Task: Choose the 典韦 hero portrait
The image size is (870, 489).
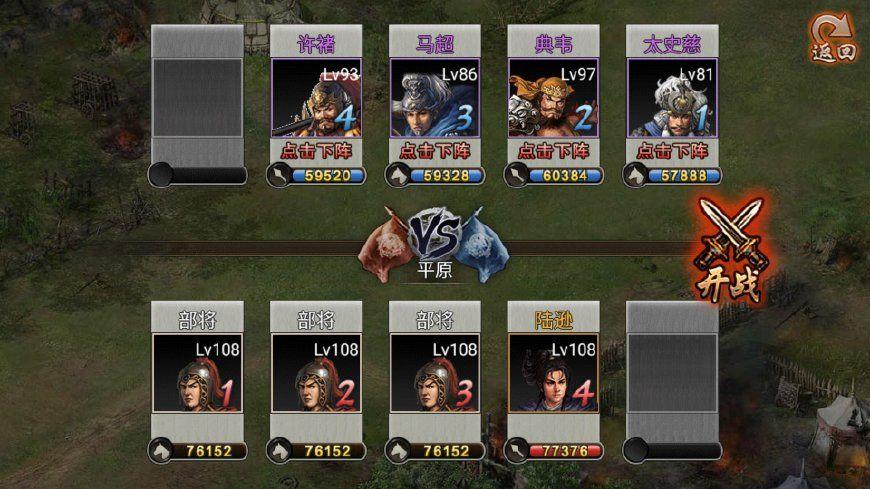Action: 553,98
